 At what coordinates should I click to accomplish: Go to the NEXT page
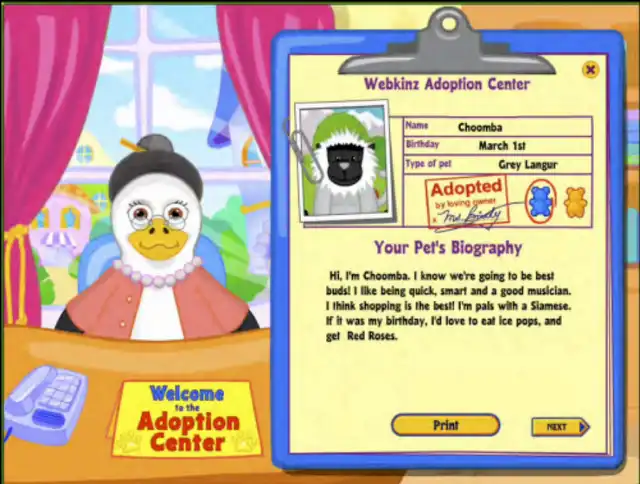(559, 427)
